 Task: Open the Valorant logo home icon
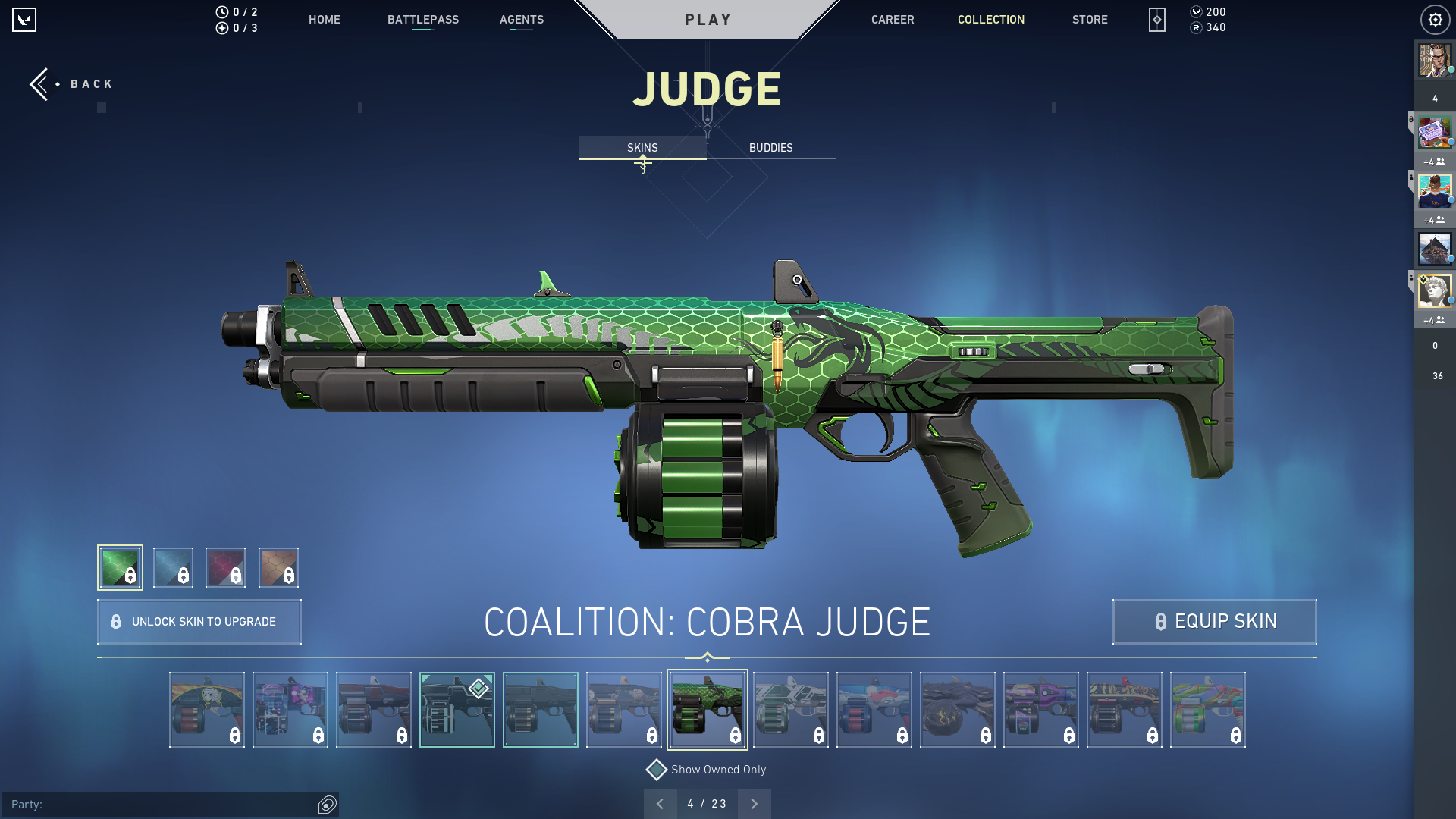click(x=25, y=20)
